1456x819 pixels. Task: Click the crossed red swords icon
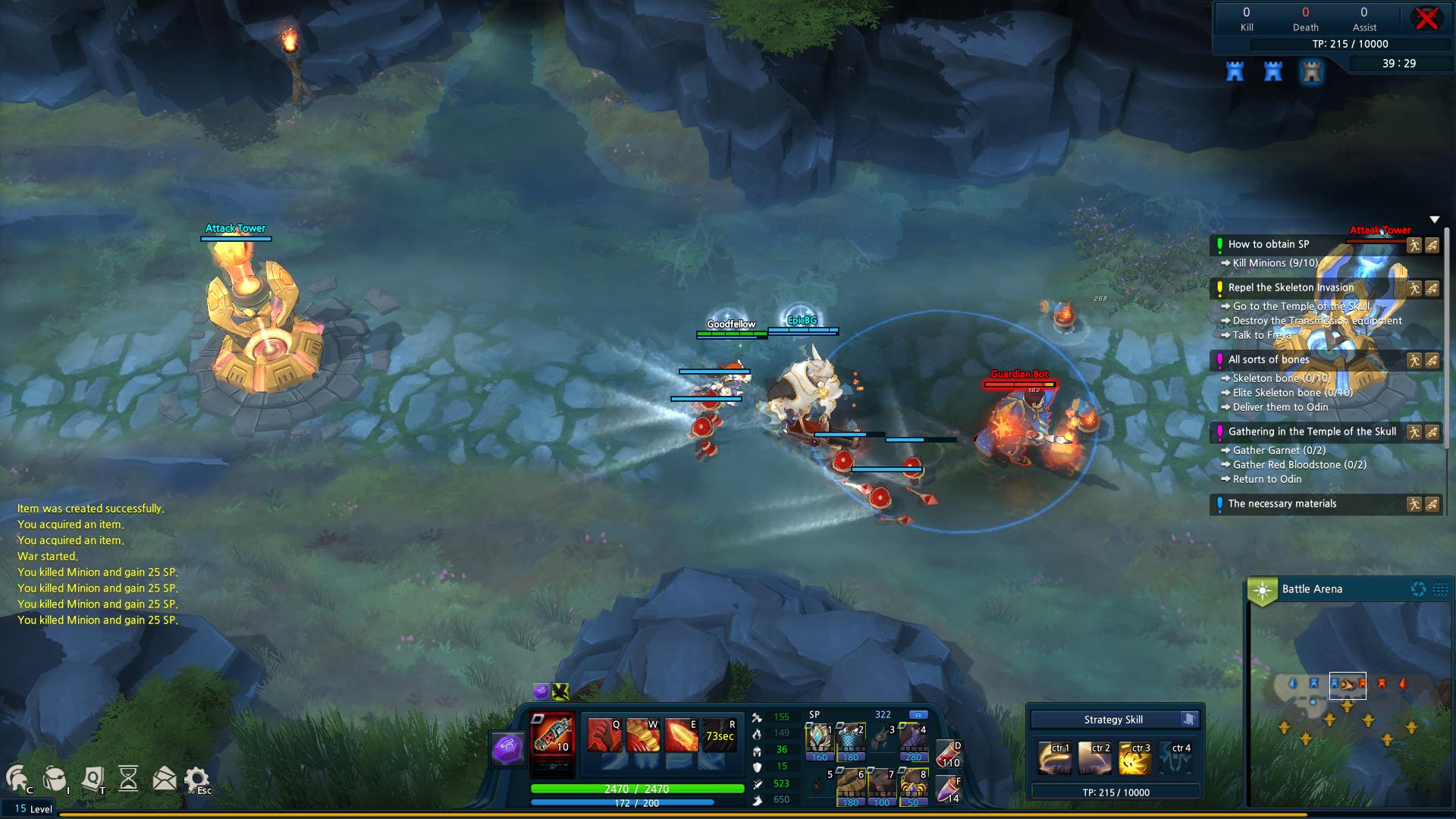[x=1426, y=18]
